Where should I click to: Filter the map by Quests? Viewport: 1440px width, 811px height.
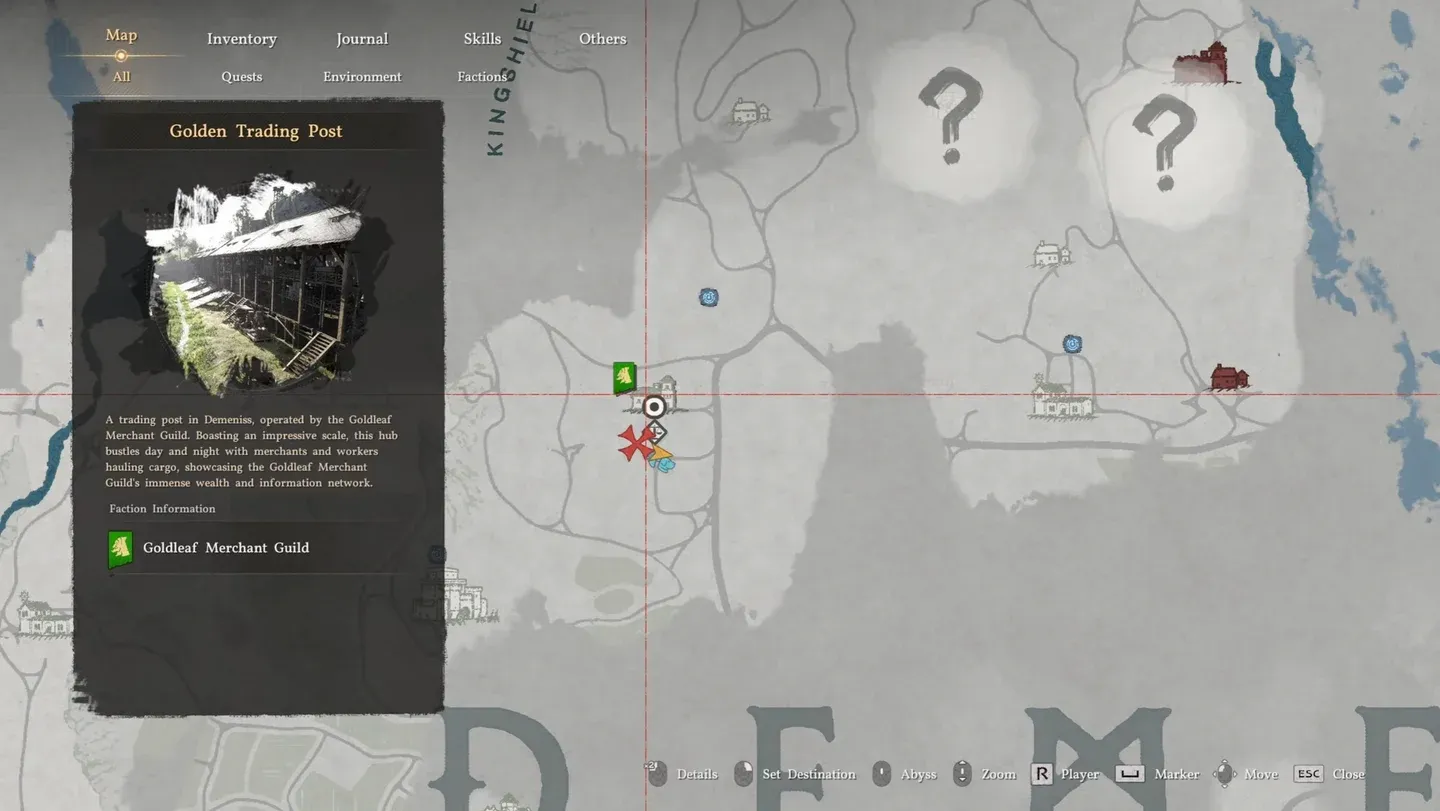click(x=241, y=77)
